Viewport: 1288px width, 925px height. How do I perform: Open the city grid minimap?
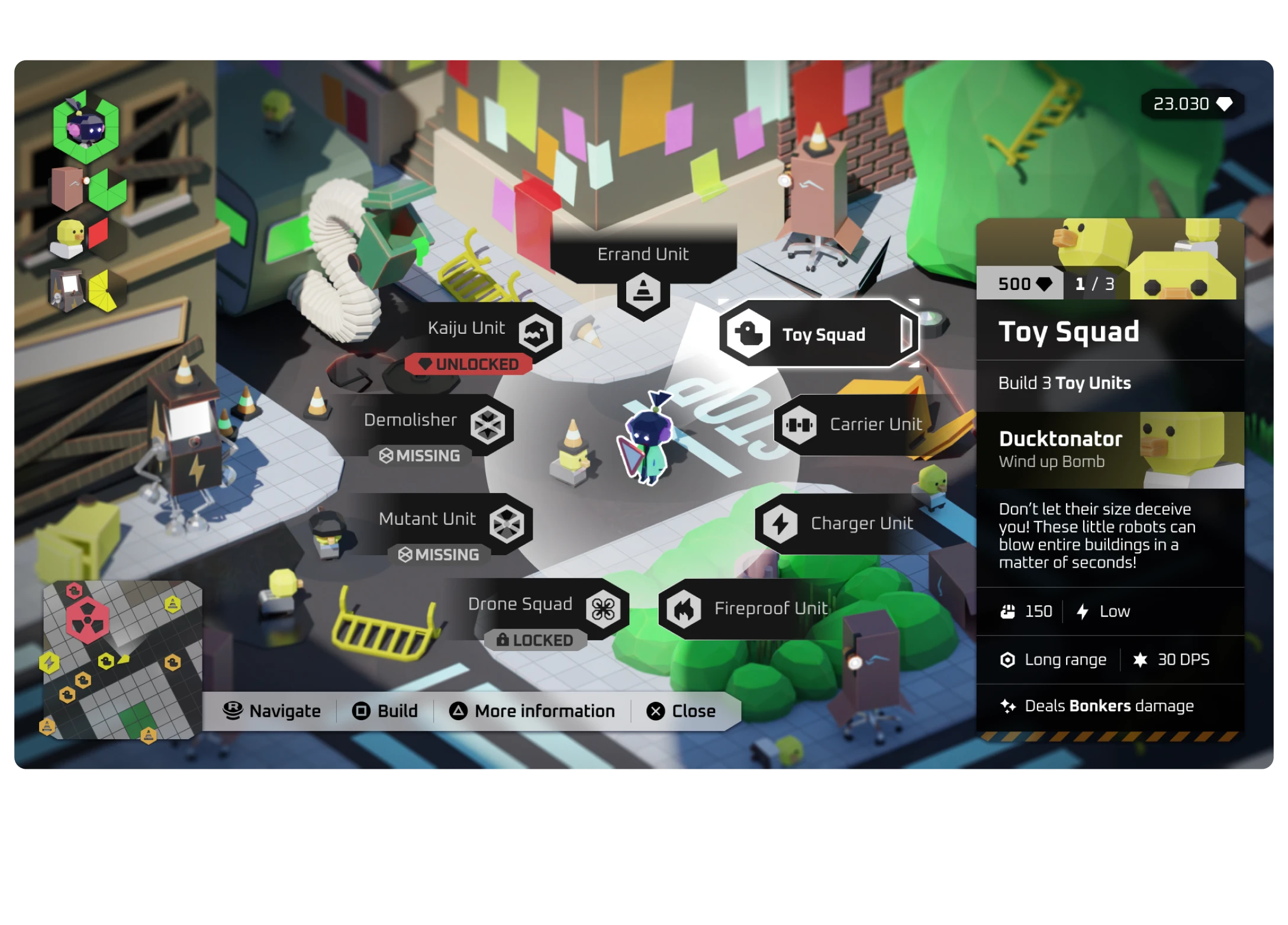click(x=123, y=660)
